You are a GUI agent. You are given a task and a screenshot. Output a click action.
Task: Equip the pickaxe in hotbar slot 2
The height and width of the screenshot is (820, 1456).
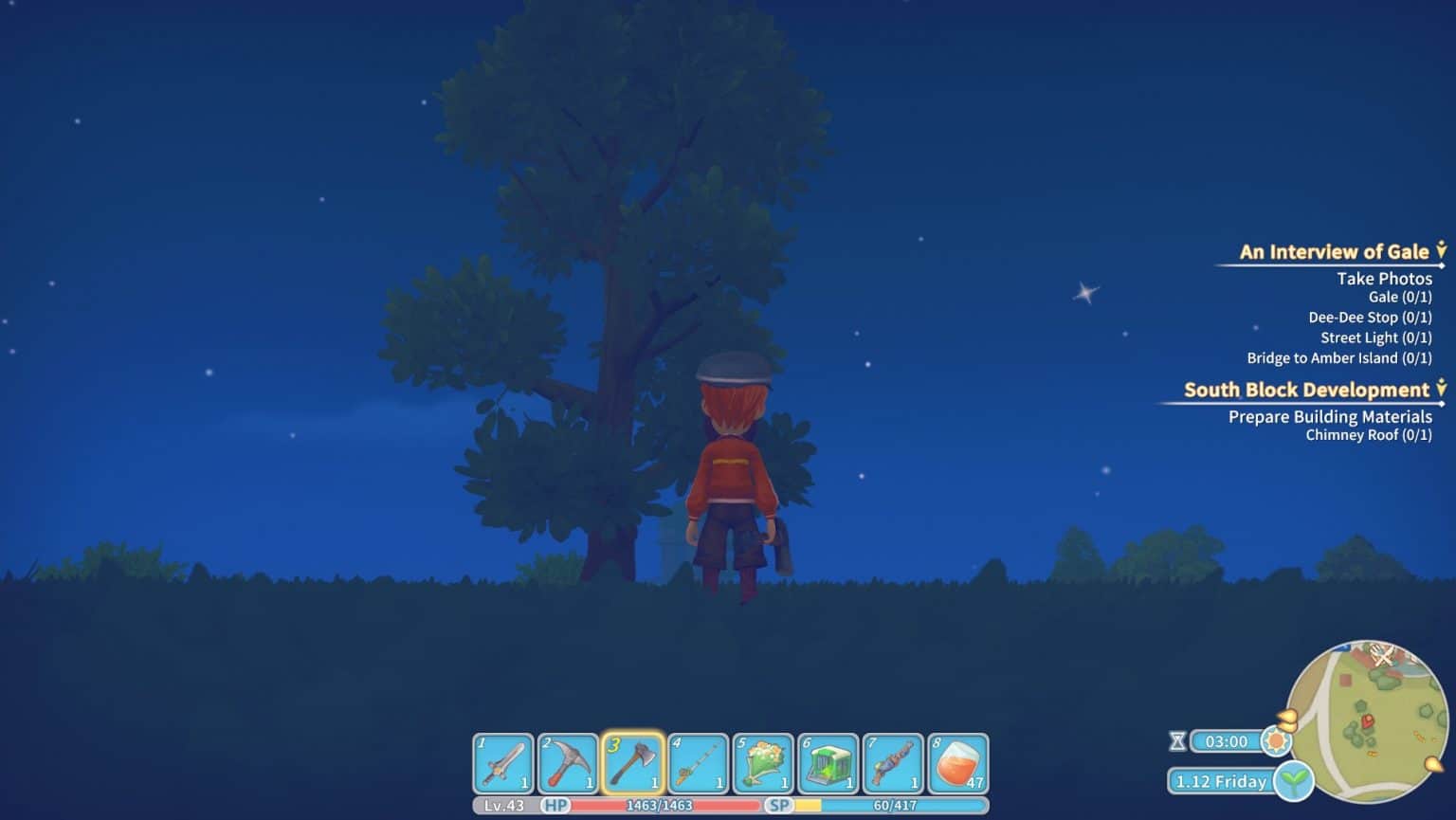(x=568, y=763)
